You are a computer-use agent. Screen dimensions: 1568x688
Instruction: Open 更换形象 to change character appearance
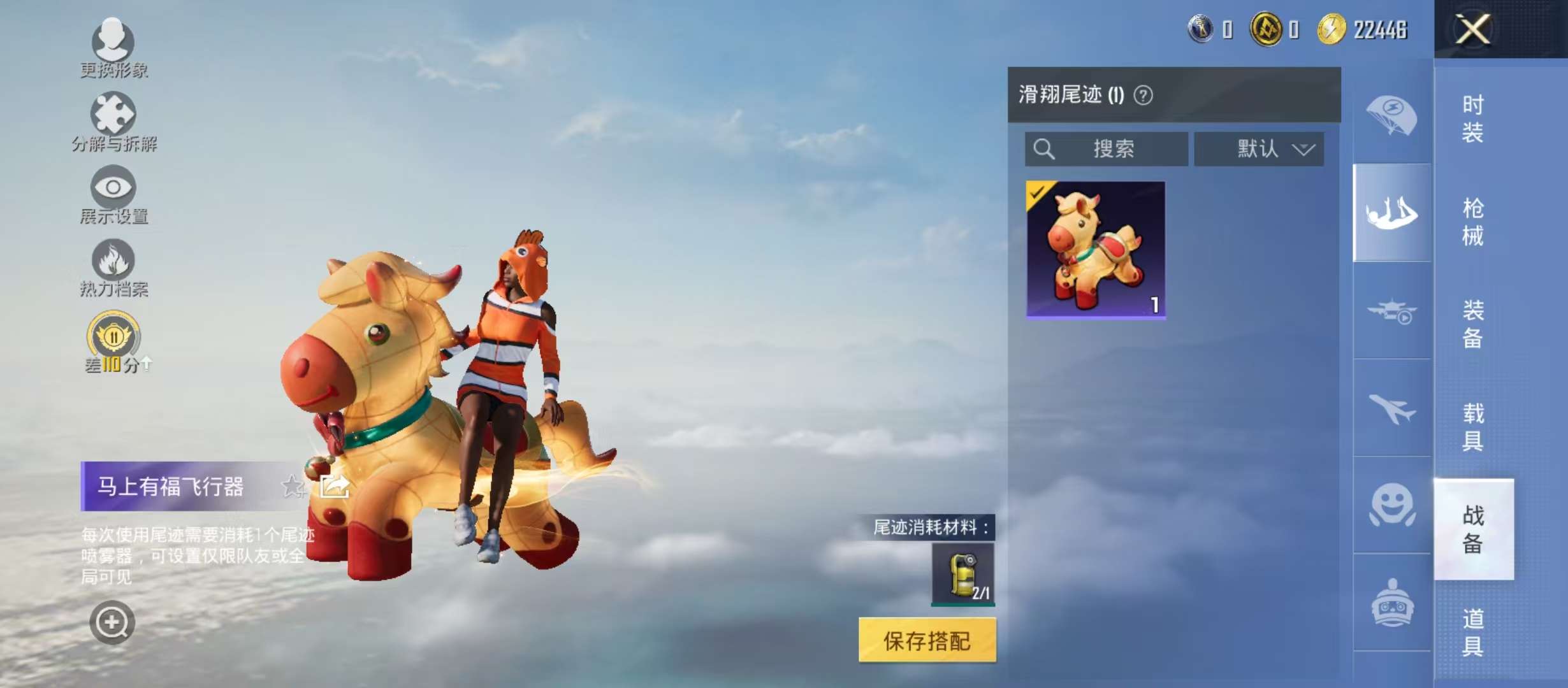pos(113,45)
